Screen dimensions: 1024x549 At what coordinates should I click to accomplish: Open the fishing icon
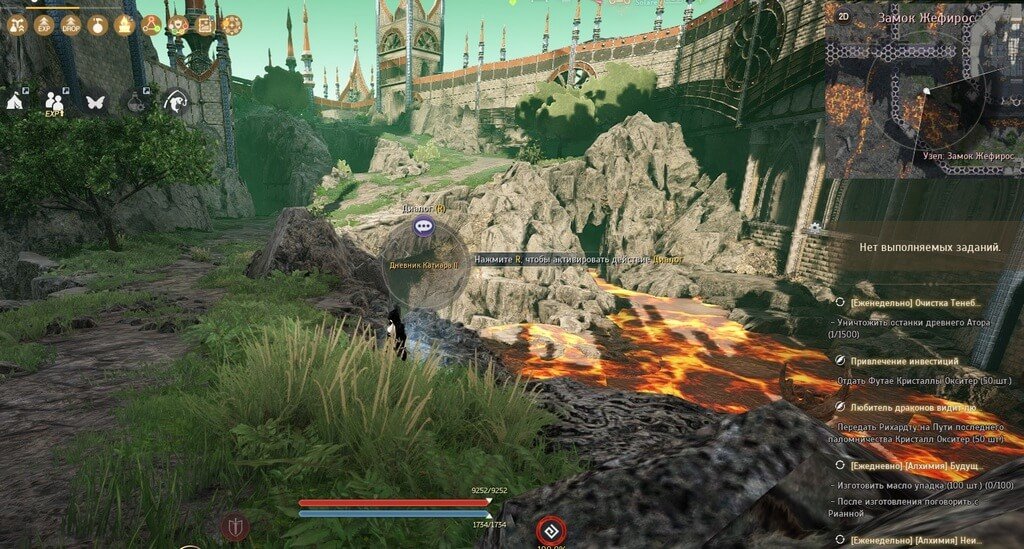(x=177, y=101)
